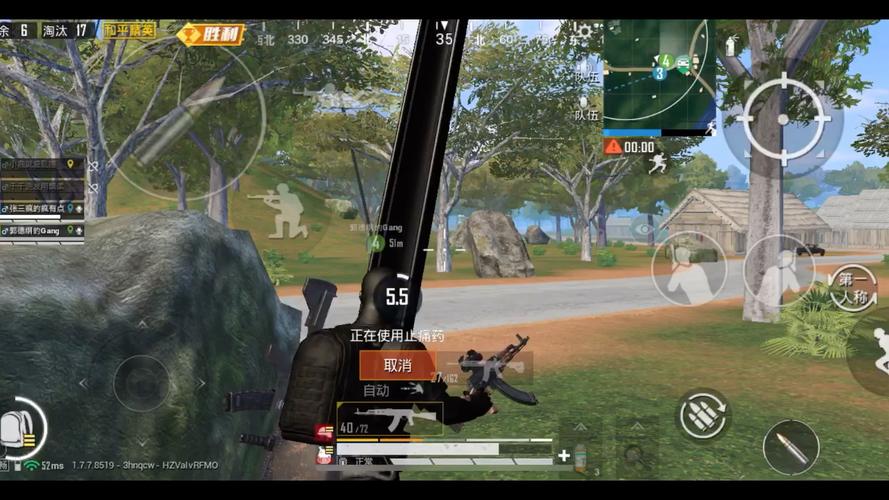Select the healing item quick-use slot
889x500 pixels.
click(578, 455)
